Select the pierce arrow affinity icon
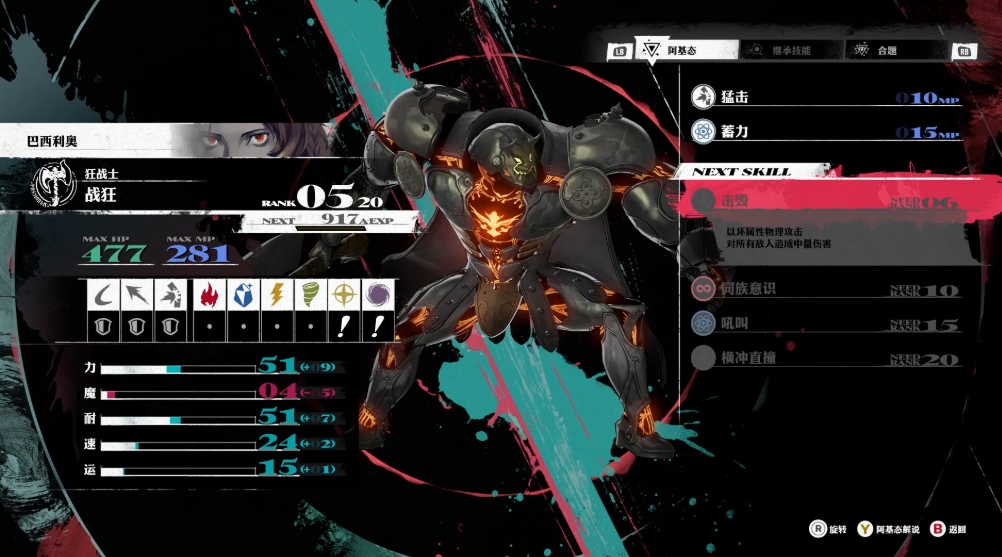This screenshot has height=557, width=1002. [134, 295]
